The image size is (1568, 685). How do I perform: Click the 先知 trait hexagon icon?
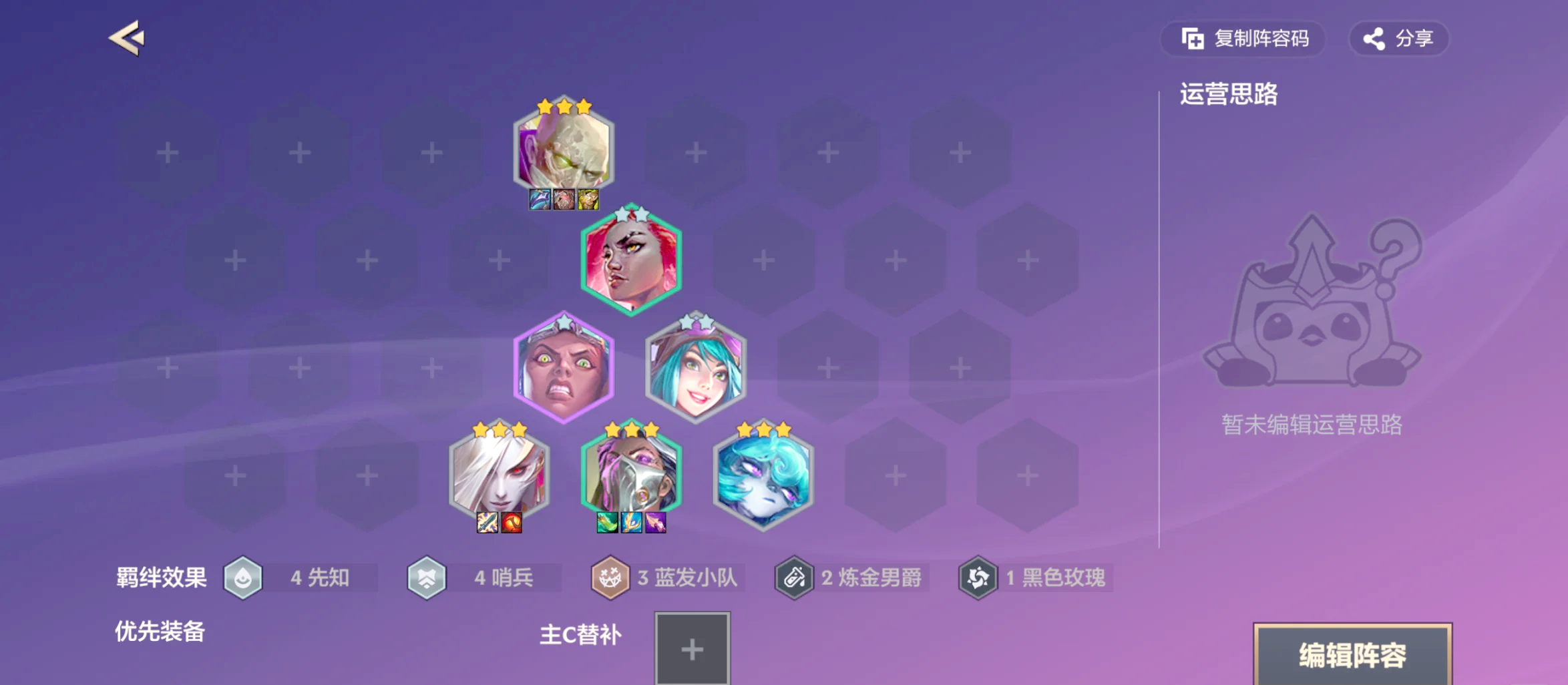click(244, 578)
